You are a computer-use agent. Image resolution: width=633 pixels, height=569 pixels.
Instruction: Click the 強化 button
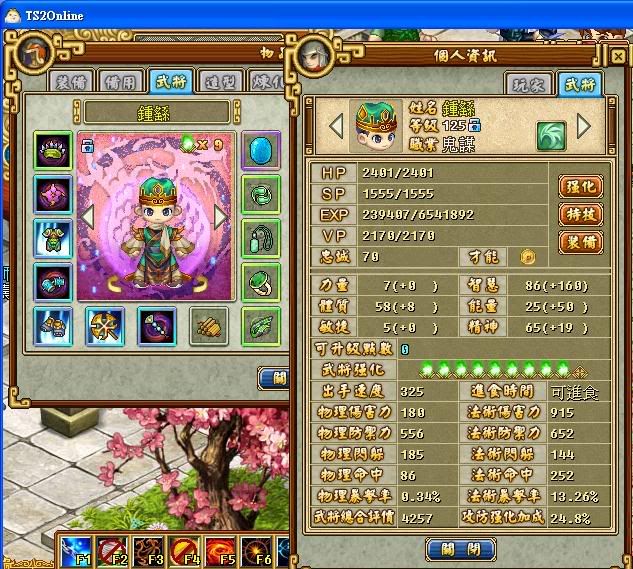click(x=580, y=186)
